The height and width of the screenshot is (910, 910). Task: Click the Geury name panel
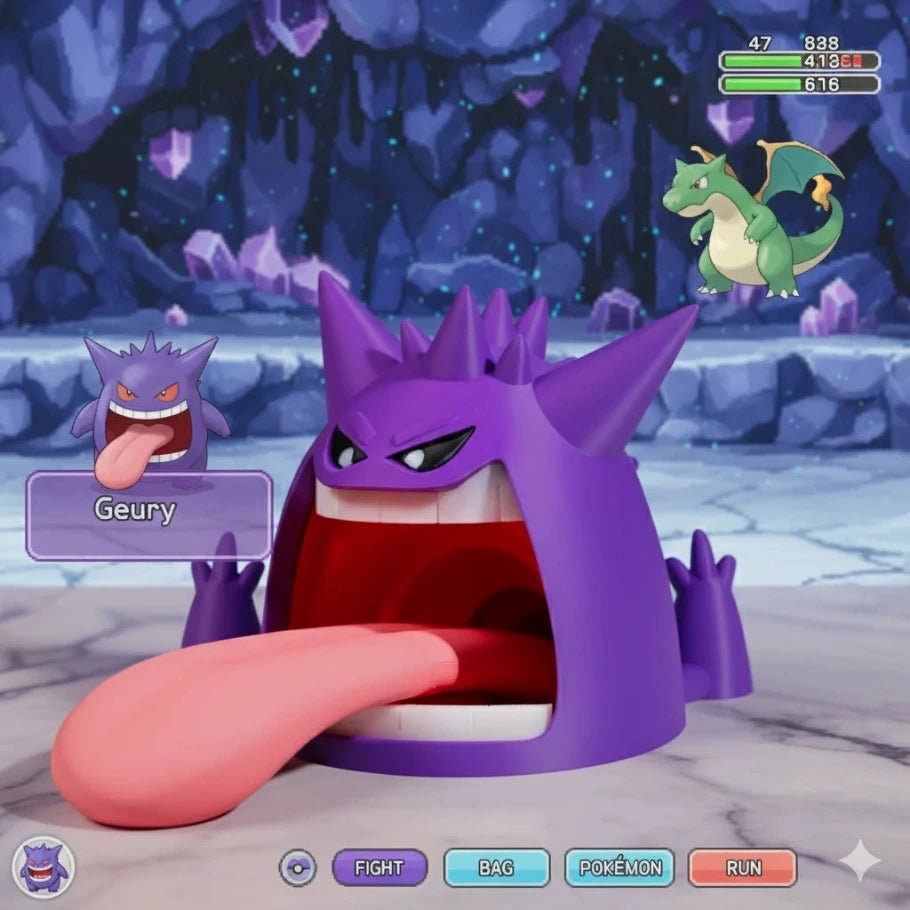pyautogui.click(x=149, y=514)
